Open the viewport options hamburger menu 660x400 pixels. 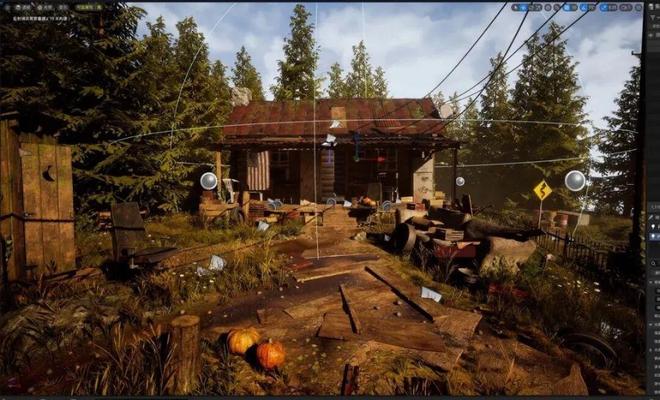(x=8, y=7)
